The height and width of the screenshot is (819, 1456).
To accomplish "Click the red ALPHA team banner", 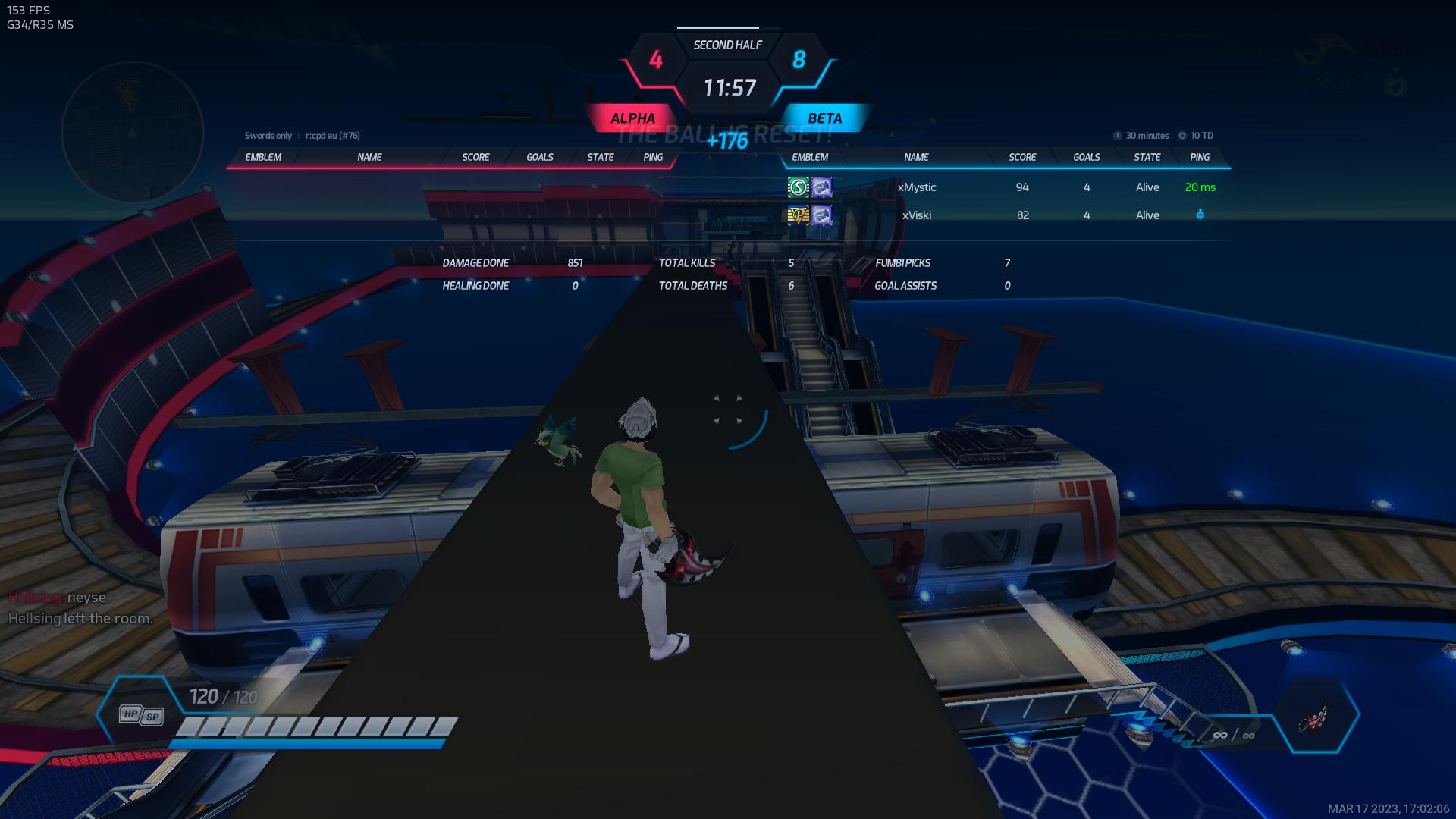I will pyautogui.click(x=632, y=118).
